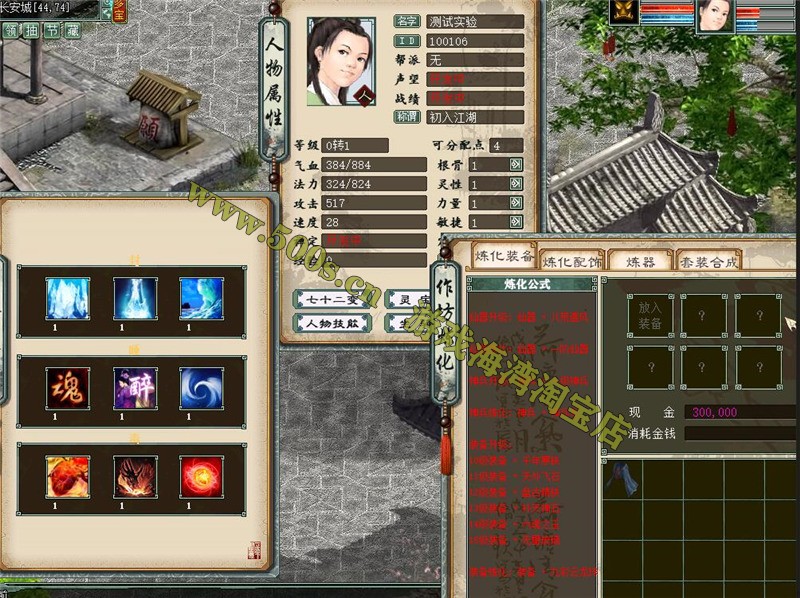The height and width of the screenshot is (598, 800).
Task: Click the 放入装备 equipment slot
Action: [650, 317]
